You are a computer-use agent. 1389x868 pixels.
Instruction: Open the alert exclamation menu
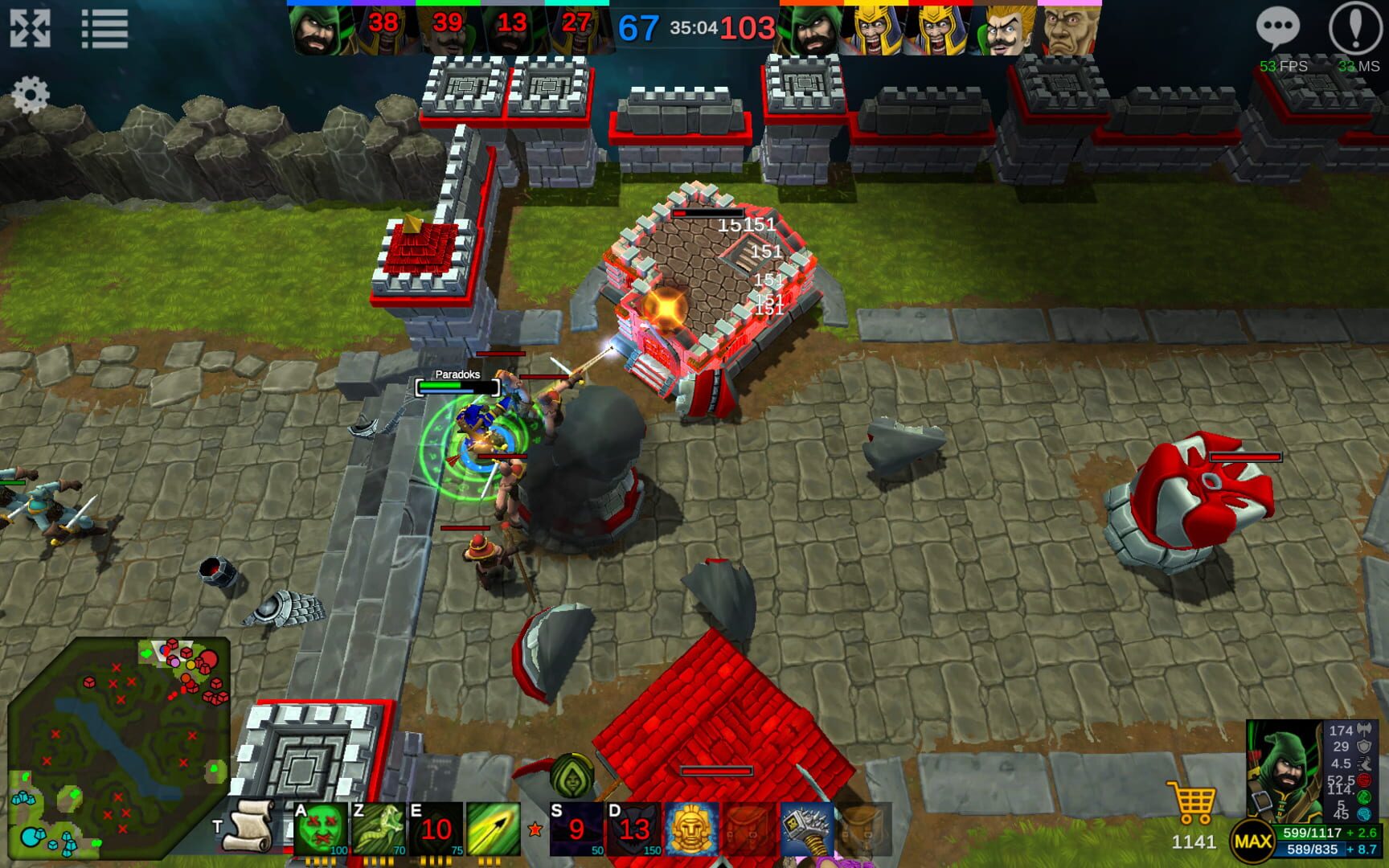point(1357,29)
